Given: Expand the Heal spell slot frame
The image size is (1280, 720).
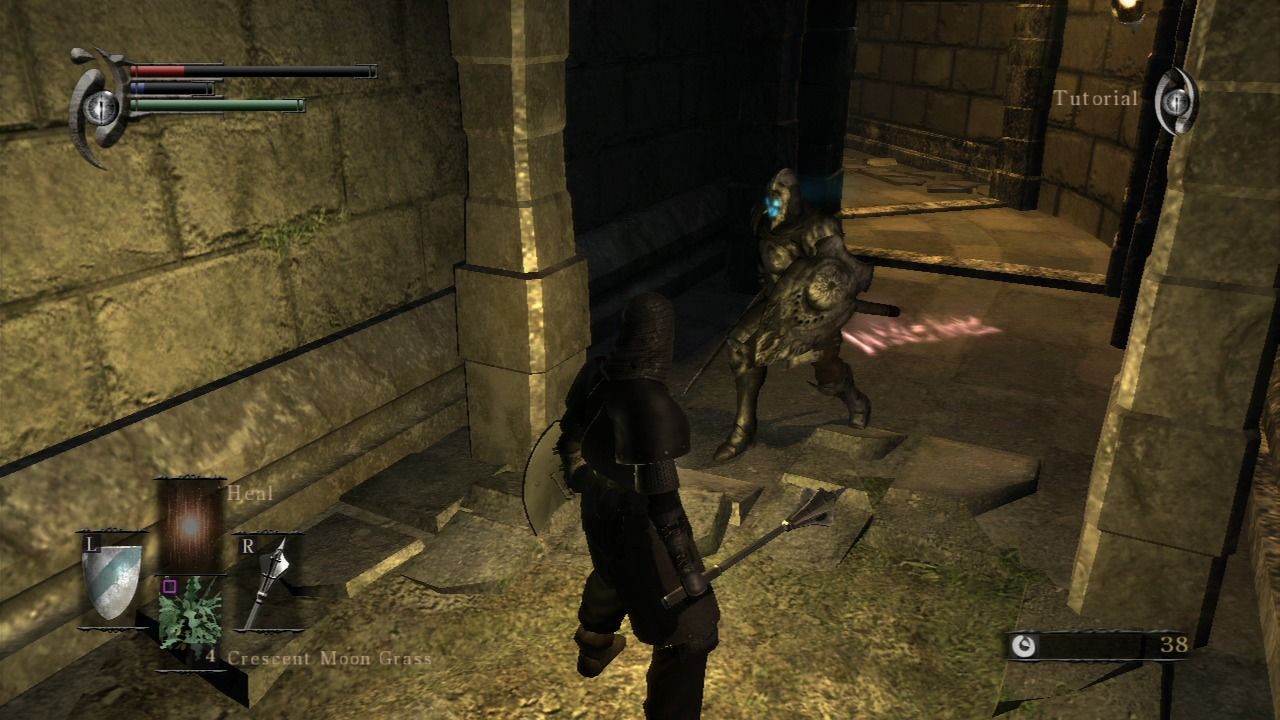Looking at the screenshot, I should click(191, 521).
